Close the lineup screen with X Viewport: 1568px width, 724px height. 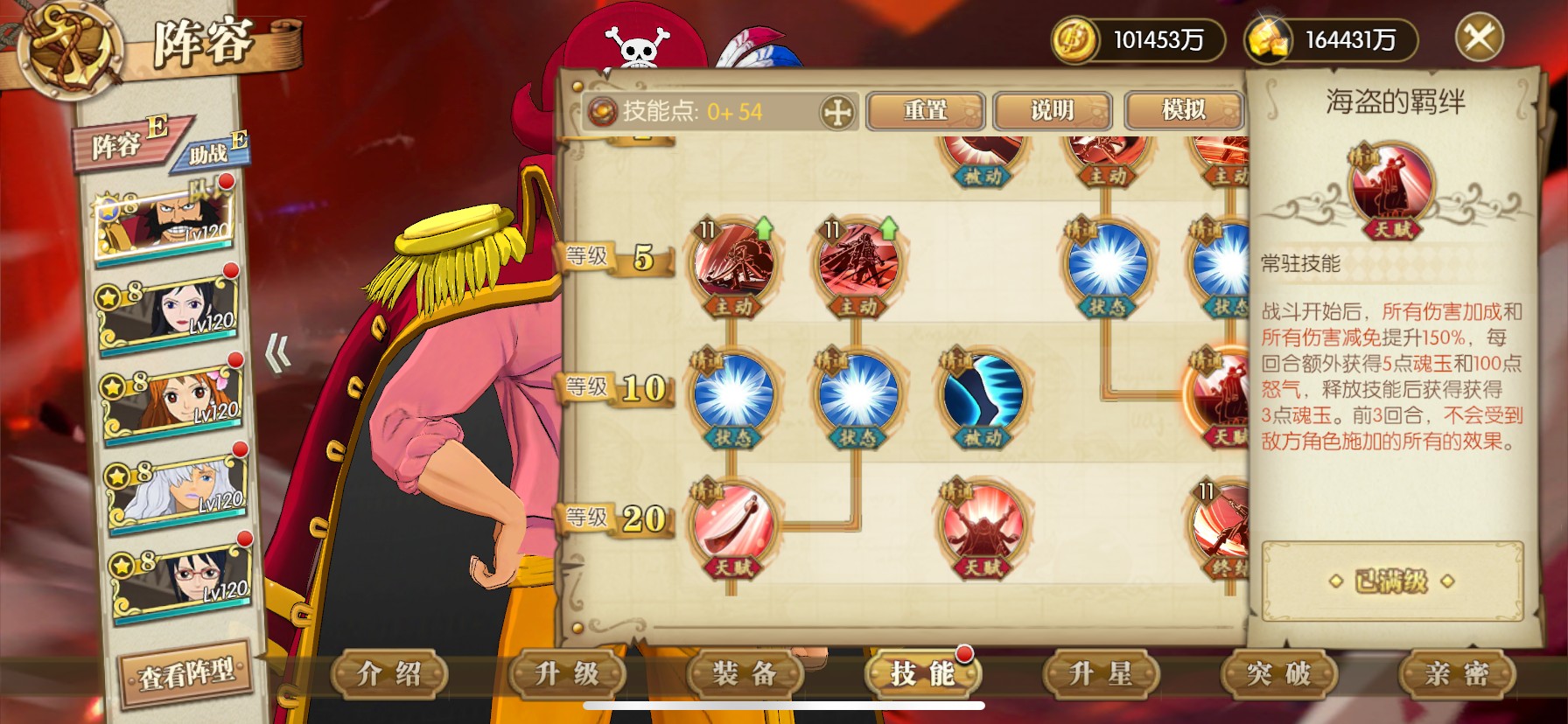click(x=1479, y=38)
